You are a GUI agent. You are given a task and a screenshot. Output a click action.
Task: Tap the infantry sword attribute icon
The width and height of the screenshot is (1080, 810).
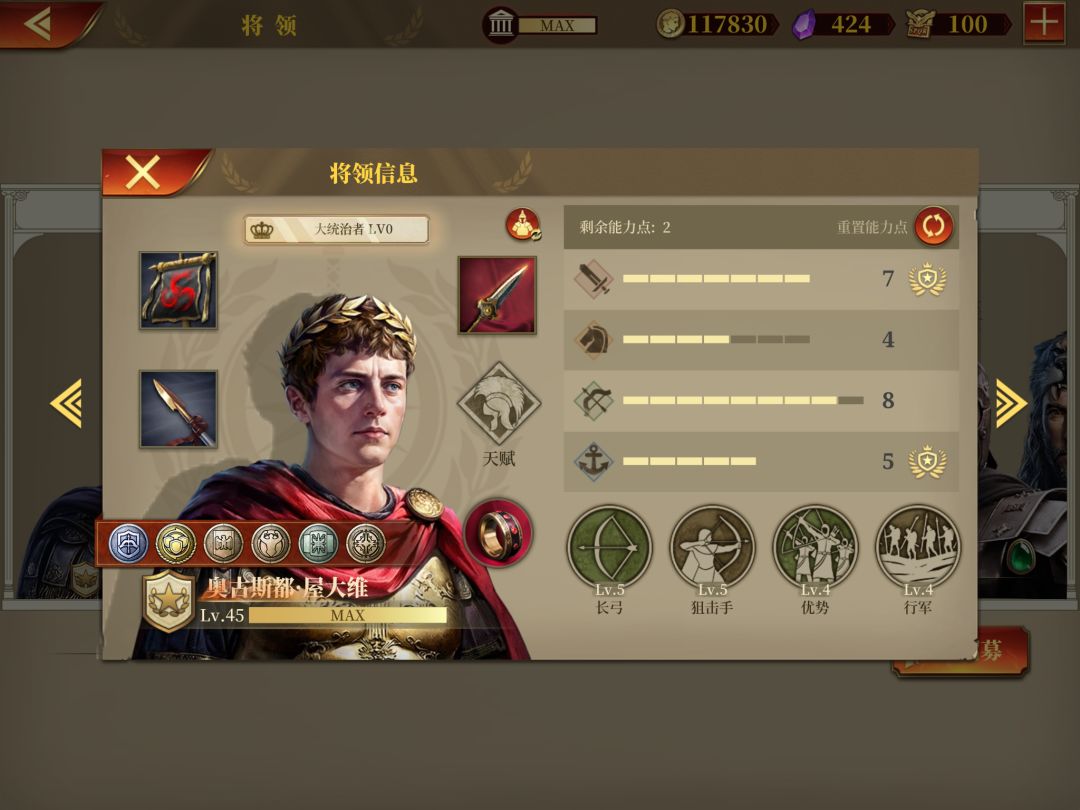tap(593, 279)
